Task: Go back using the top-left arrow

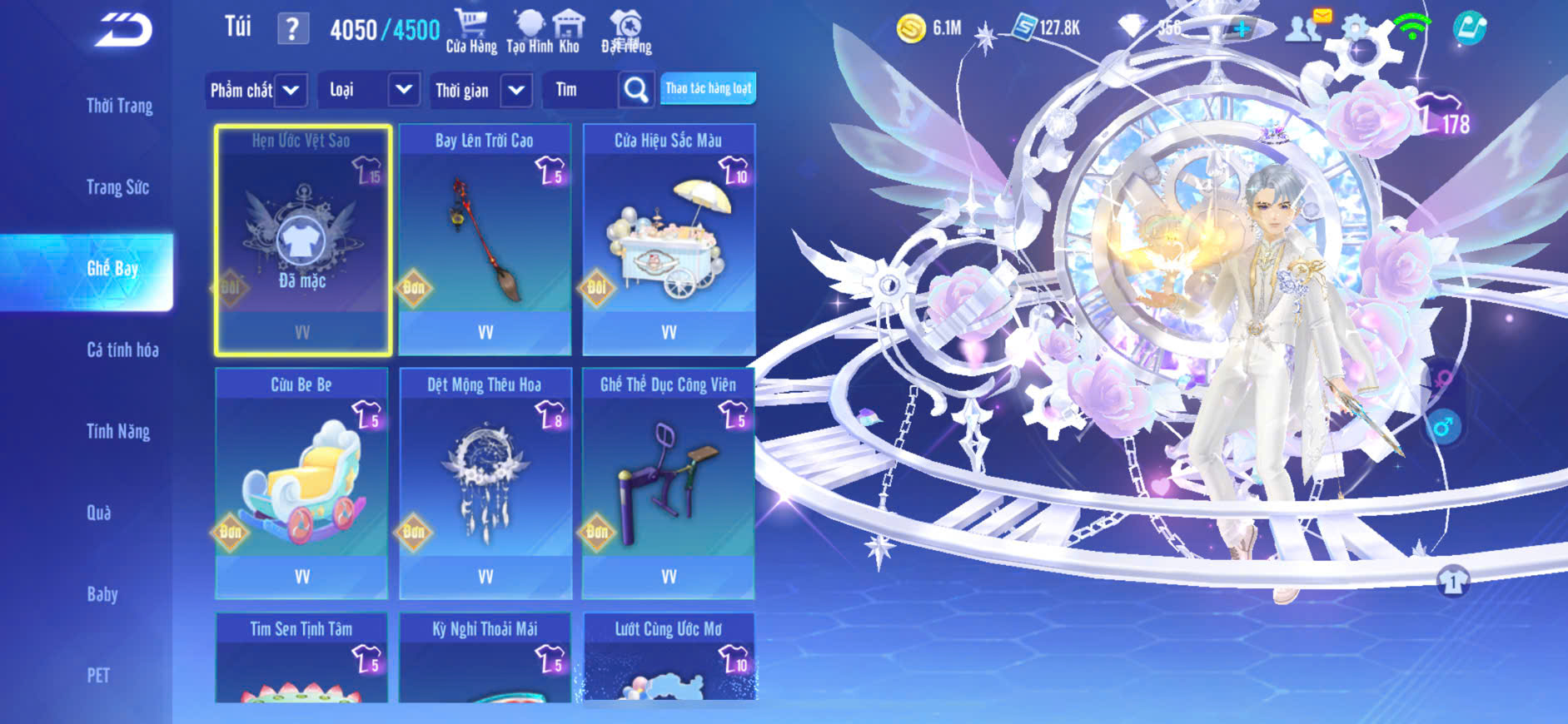Action: click(123, 30)
